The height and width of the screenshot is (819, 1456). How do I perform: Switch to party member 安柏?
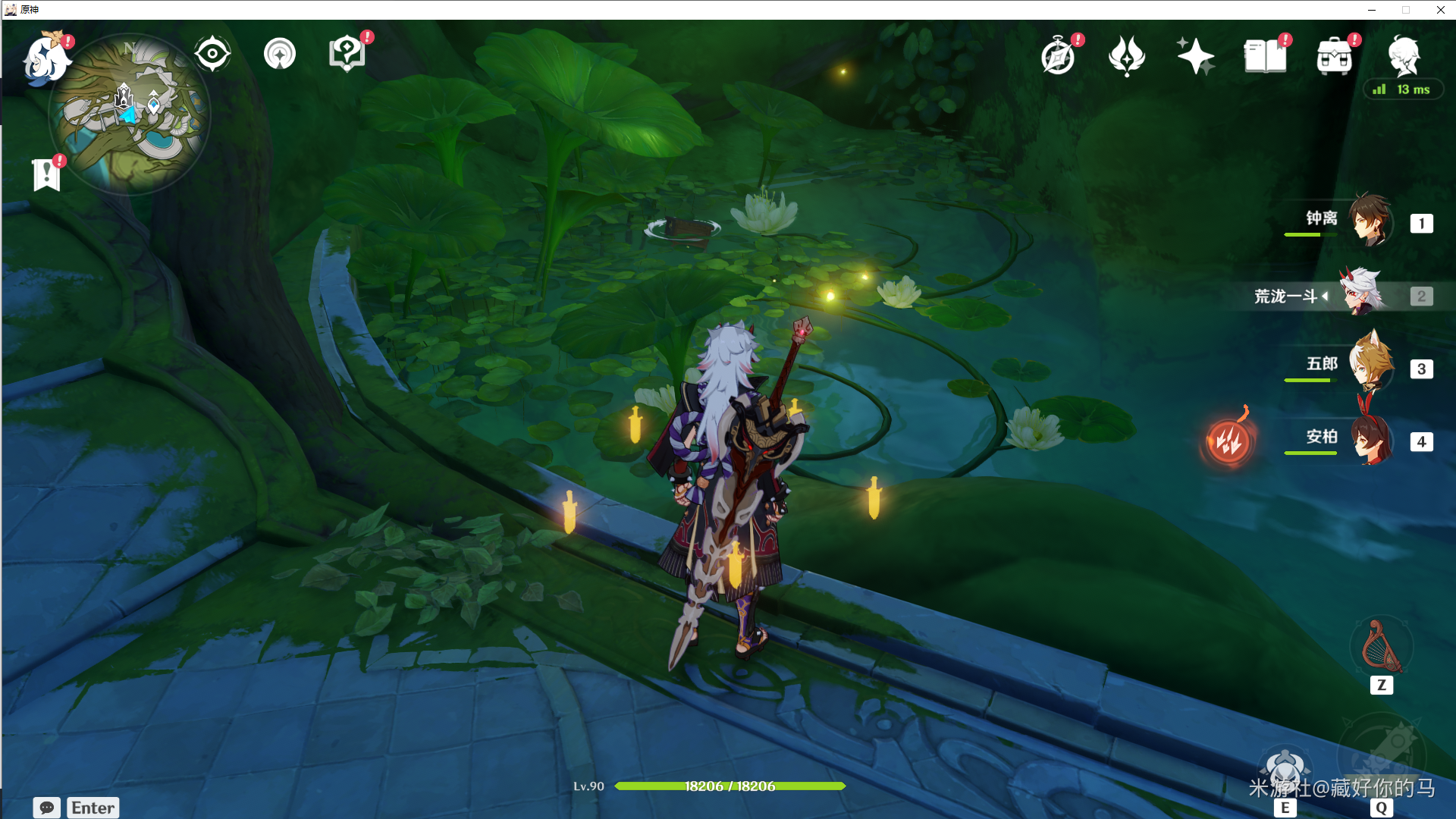point(1370,440)
